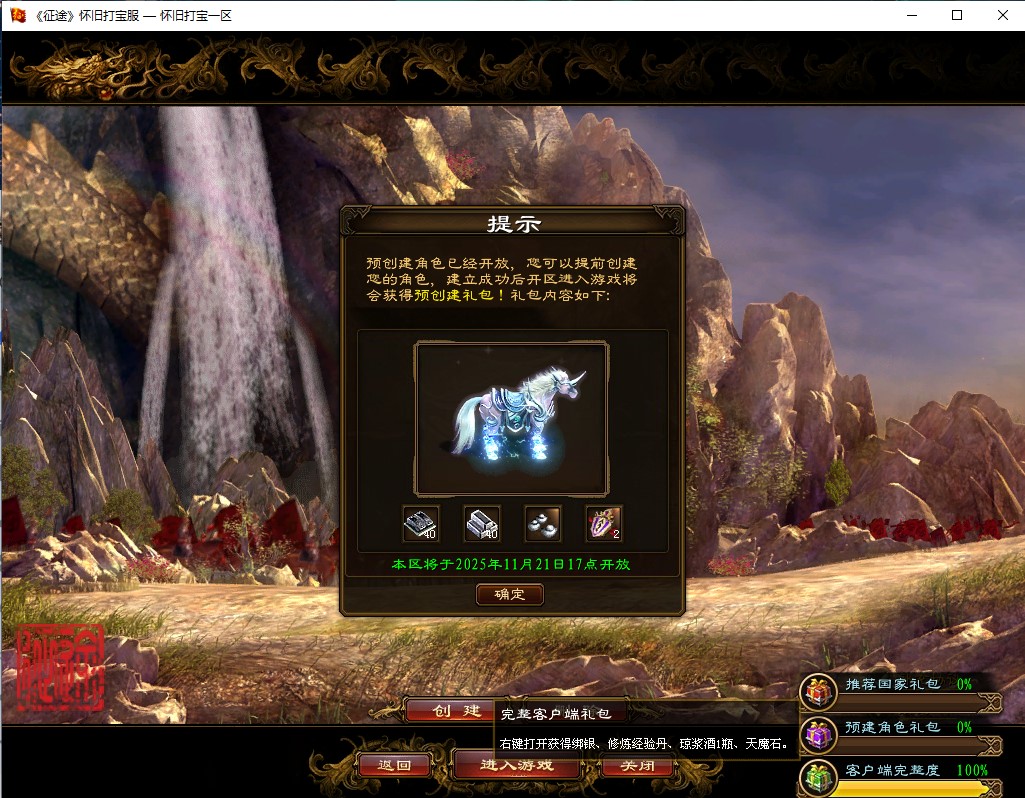This screenshot has height=798, width=1025.
Task: Minimize the game window
Action: coord(912,15)
